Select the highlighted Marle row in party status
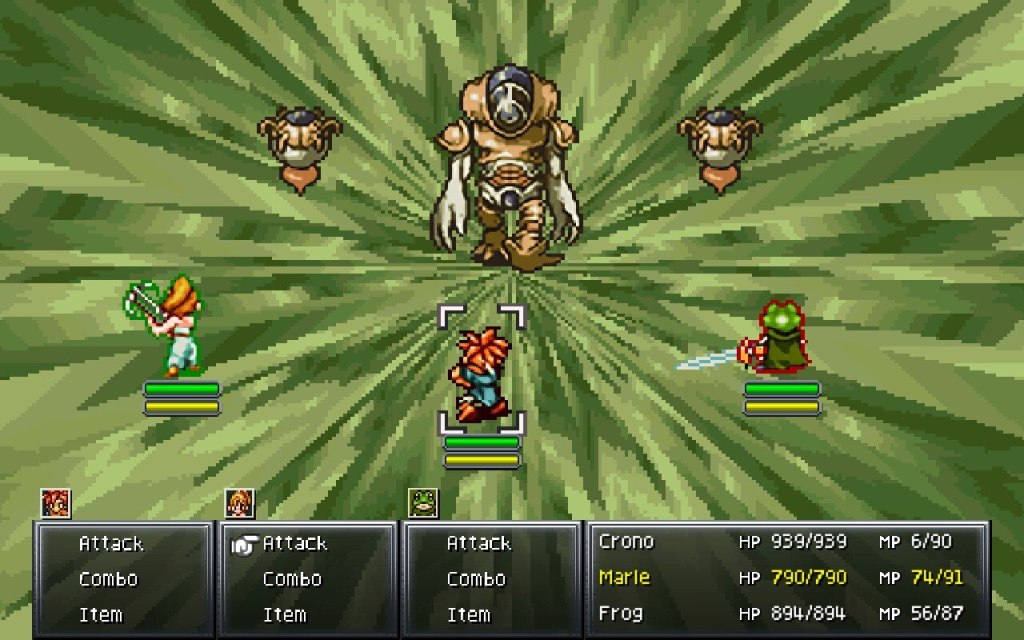The image size is (1024, 640). click(787, 577)
